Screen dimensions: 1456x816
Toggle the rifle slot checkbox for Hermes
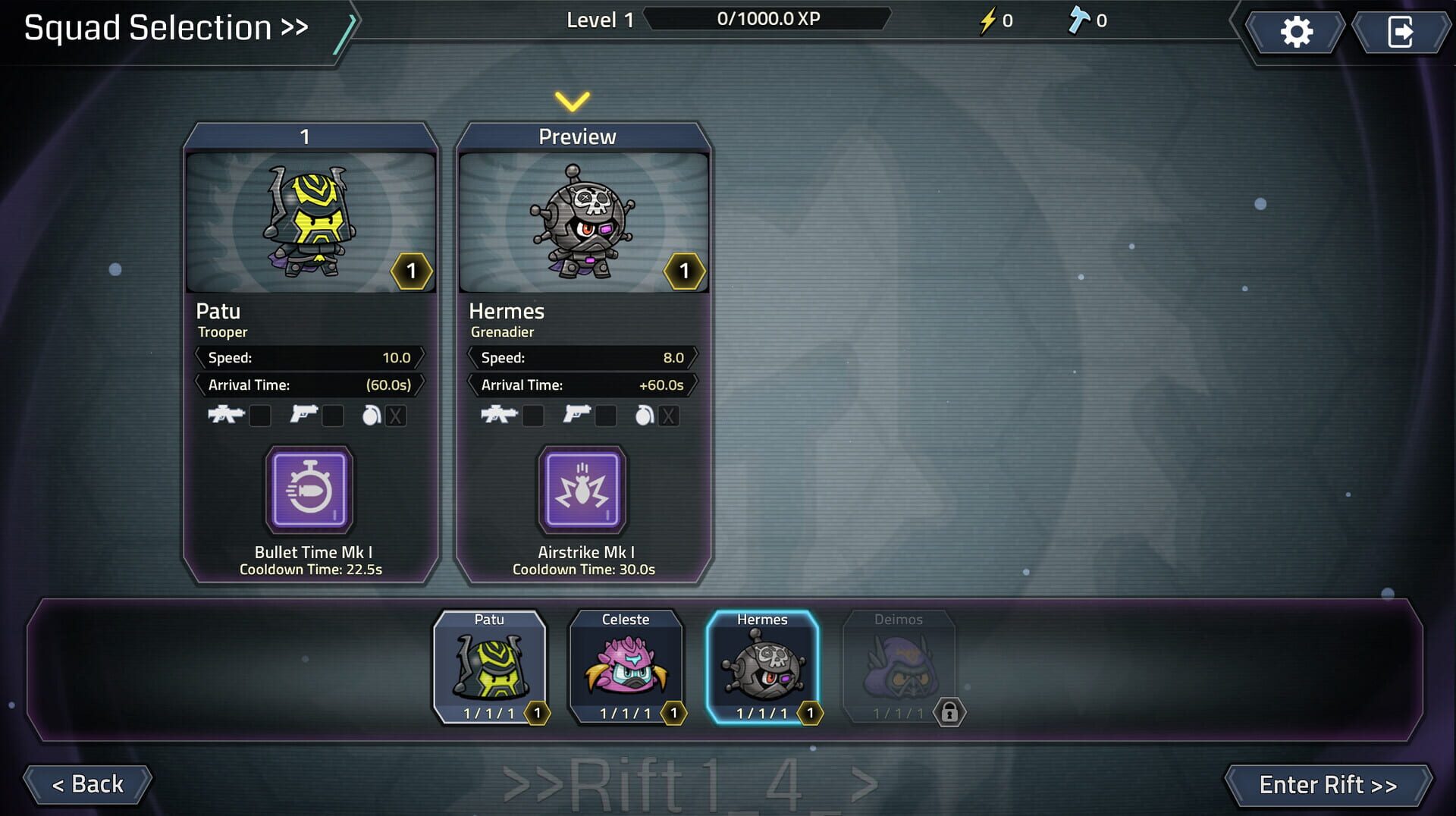[x=533, y=416]
